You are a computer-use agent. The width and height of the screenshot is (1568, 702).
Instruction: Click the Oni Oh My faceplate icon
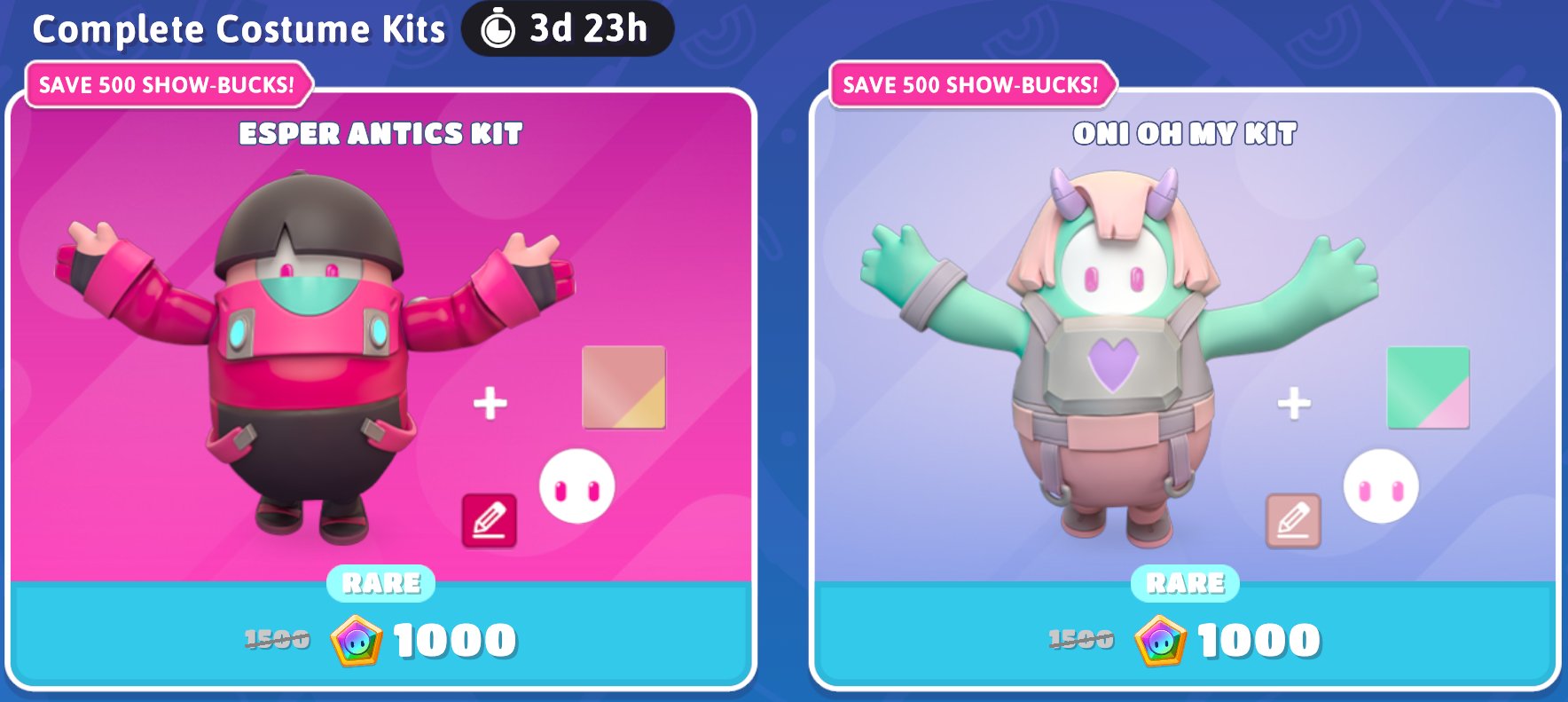coord(1383,486)
